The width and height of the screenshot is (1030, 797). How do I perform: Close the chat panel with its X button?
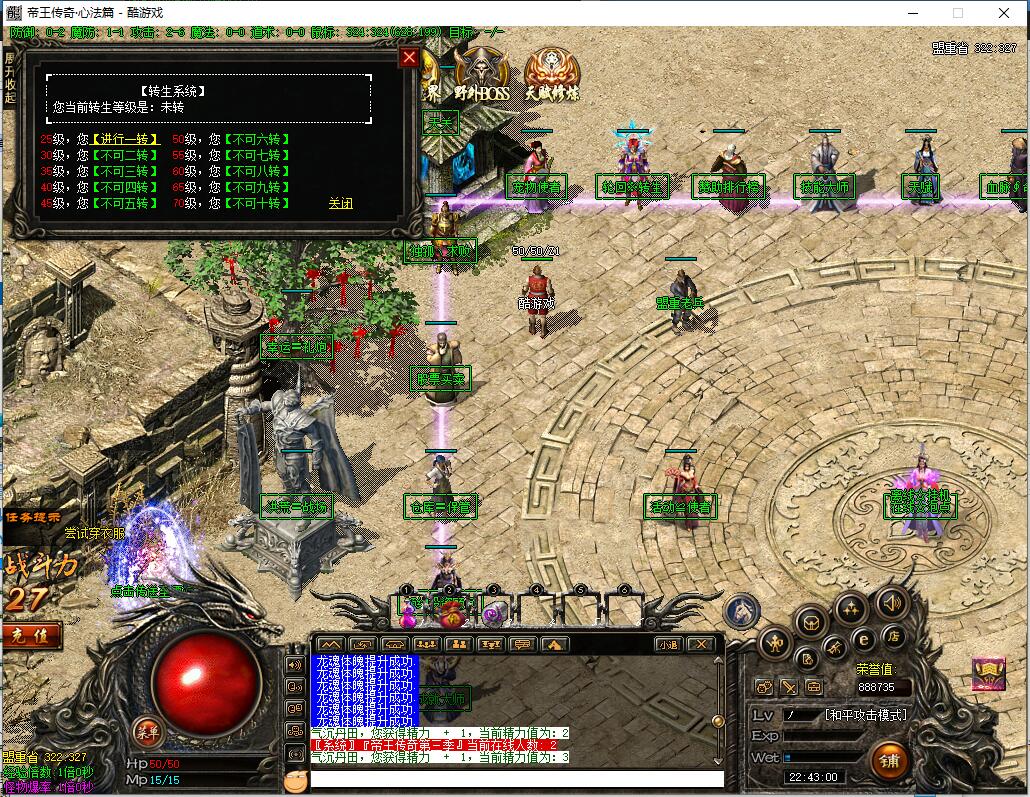[701, 645]
